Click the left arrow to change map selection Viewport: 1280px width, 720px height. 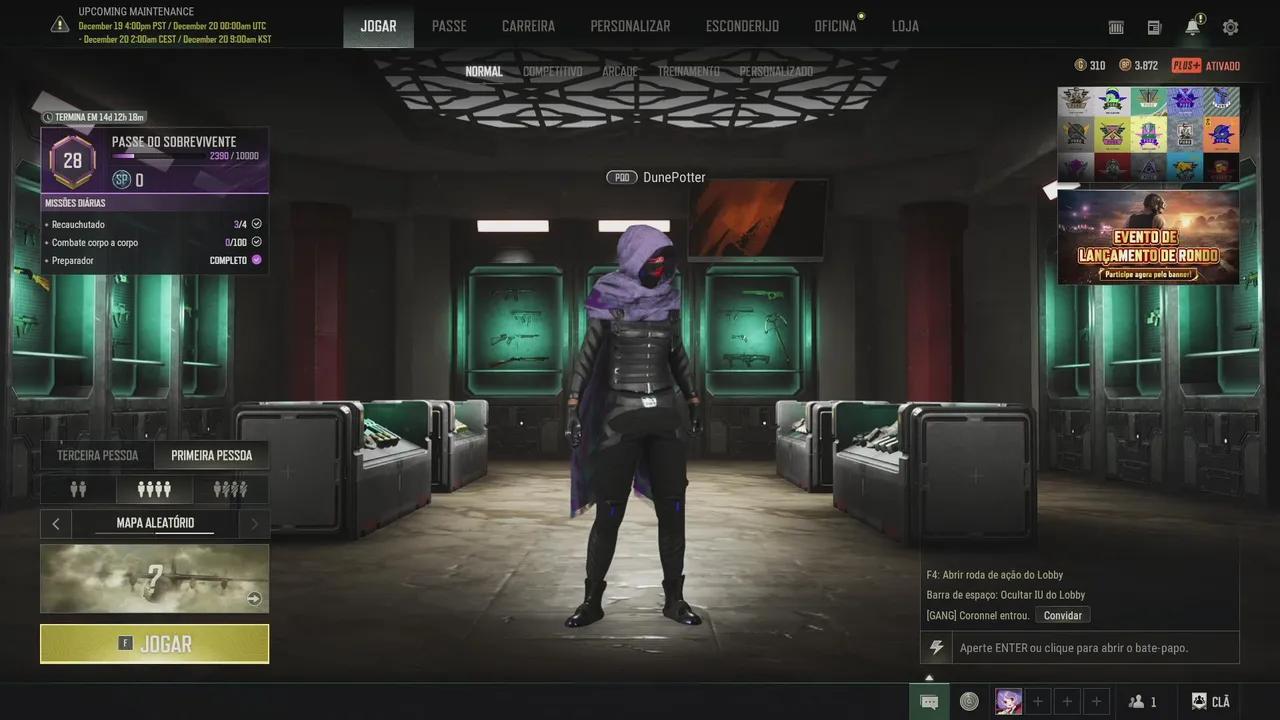(56, 523)
